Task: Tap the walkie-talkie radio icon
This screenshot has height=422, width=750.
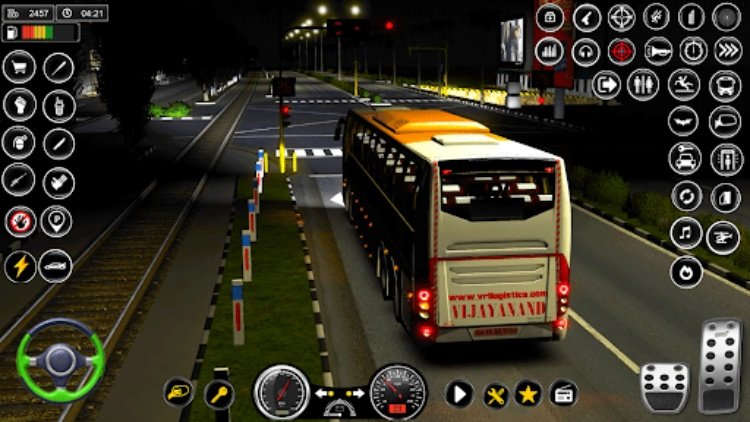Action: (x=58, y=105)
